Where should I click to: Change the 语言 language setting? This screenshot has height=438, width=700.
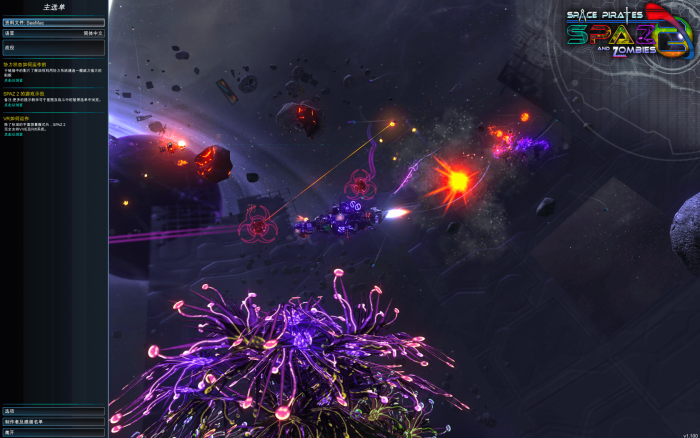click(54, 32)
